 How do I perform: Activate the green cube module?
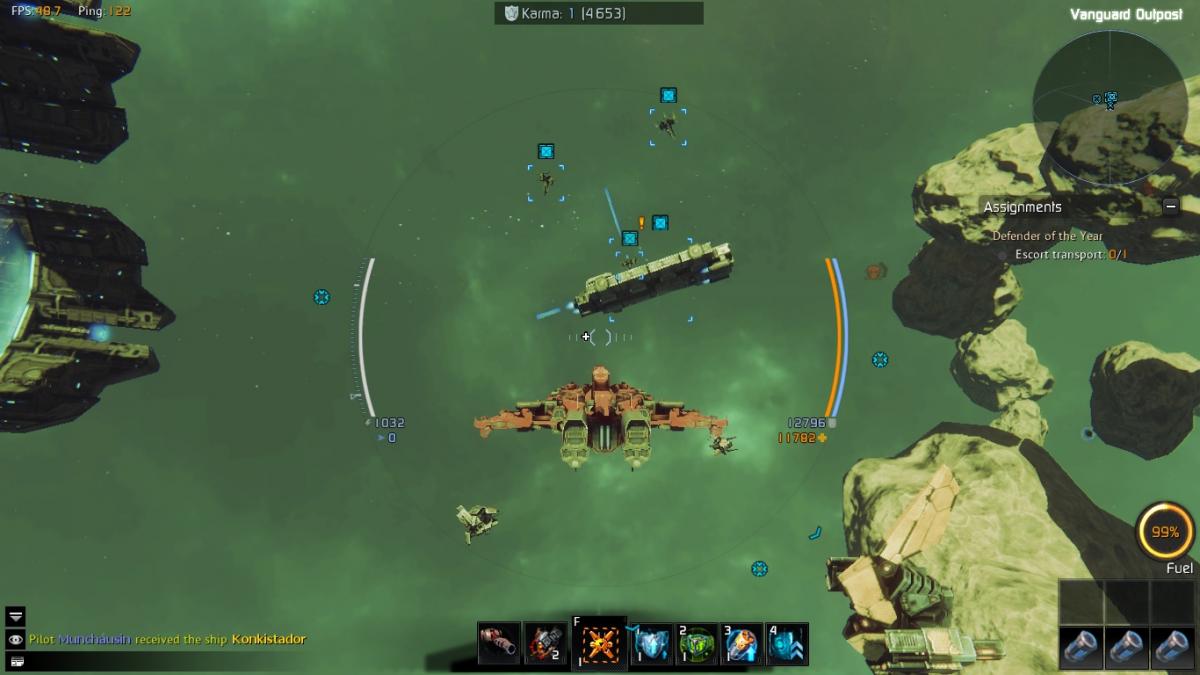(697, 644)
